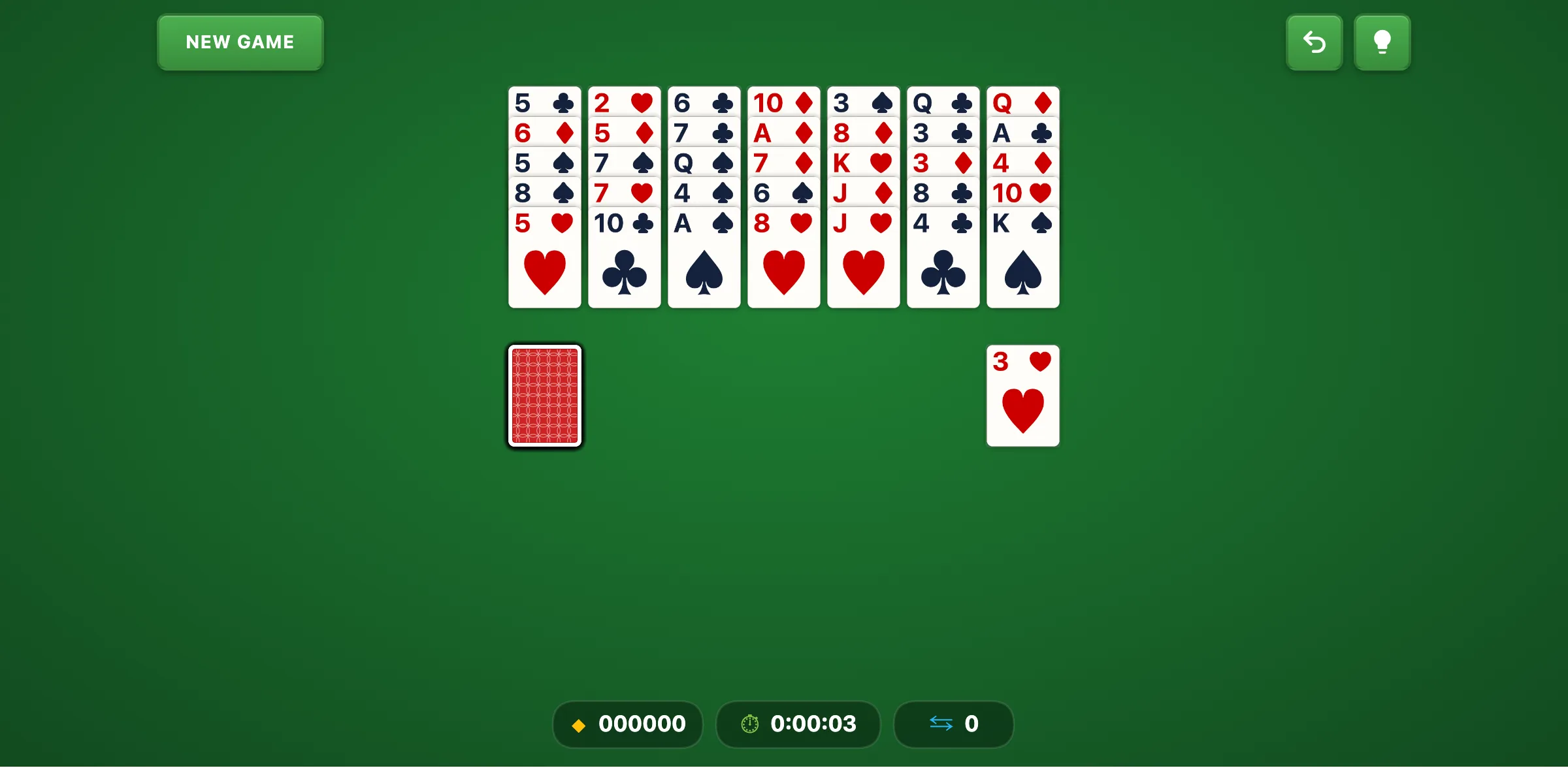Click the score display showing 000000
The height and width of the screenshot is (768, 1568).
[x=627, y=724]
